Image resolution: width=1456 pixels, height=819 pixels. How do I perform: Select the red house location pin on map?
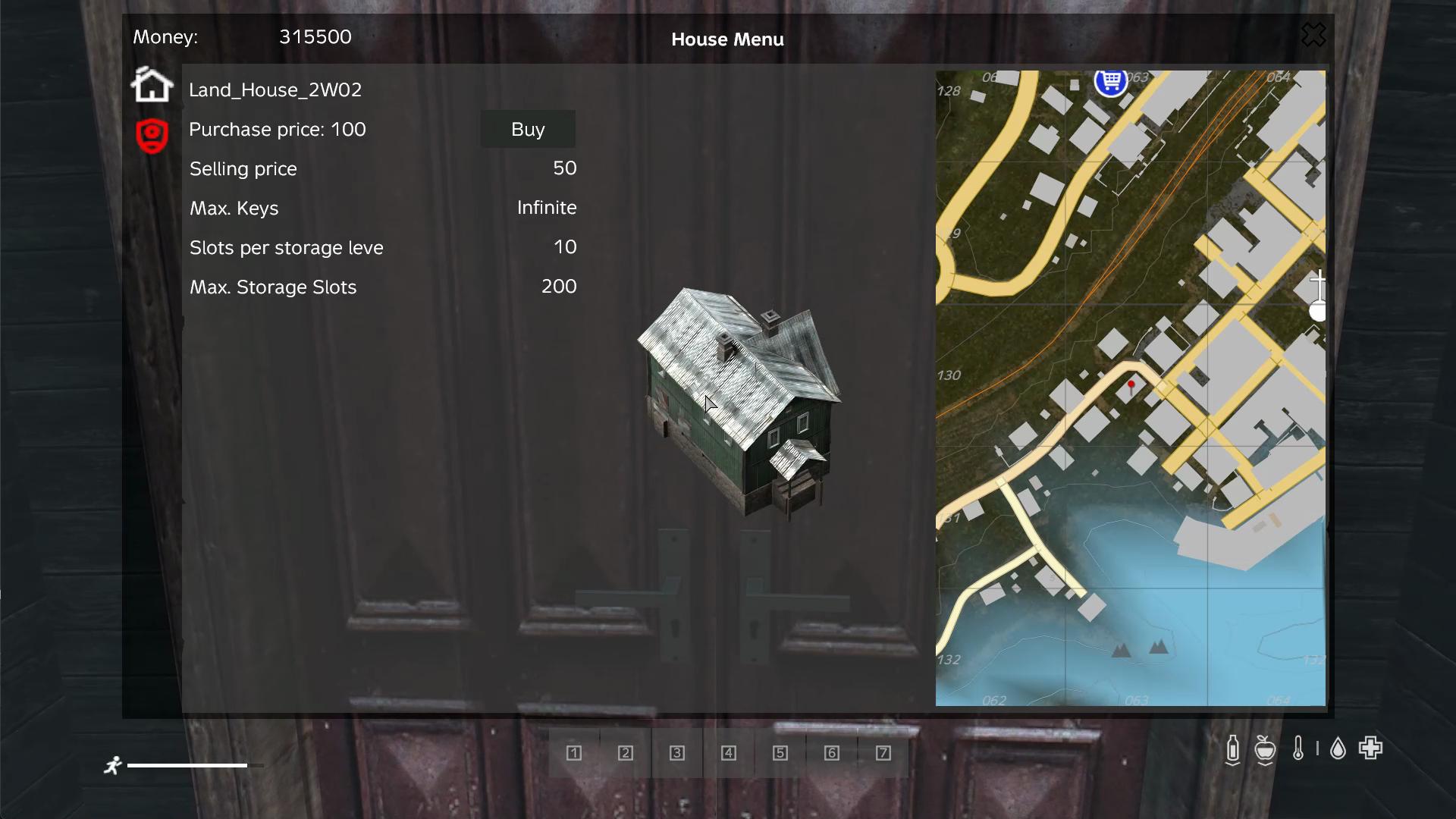point(1131,386)
